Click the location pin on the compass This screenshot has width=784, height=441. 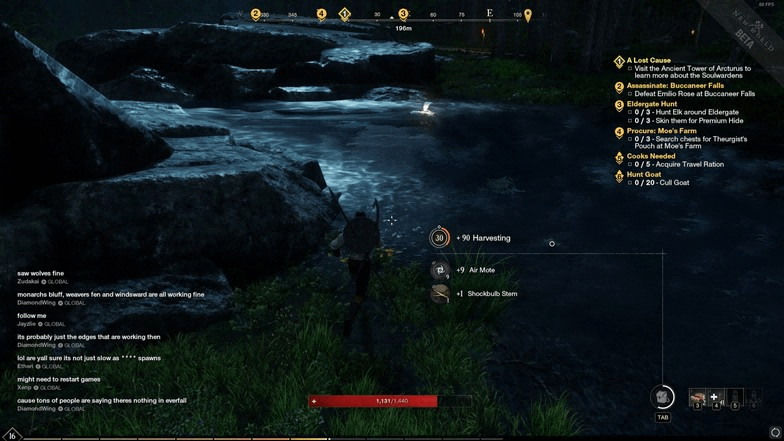tap(528, 16)
